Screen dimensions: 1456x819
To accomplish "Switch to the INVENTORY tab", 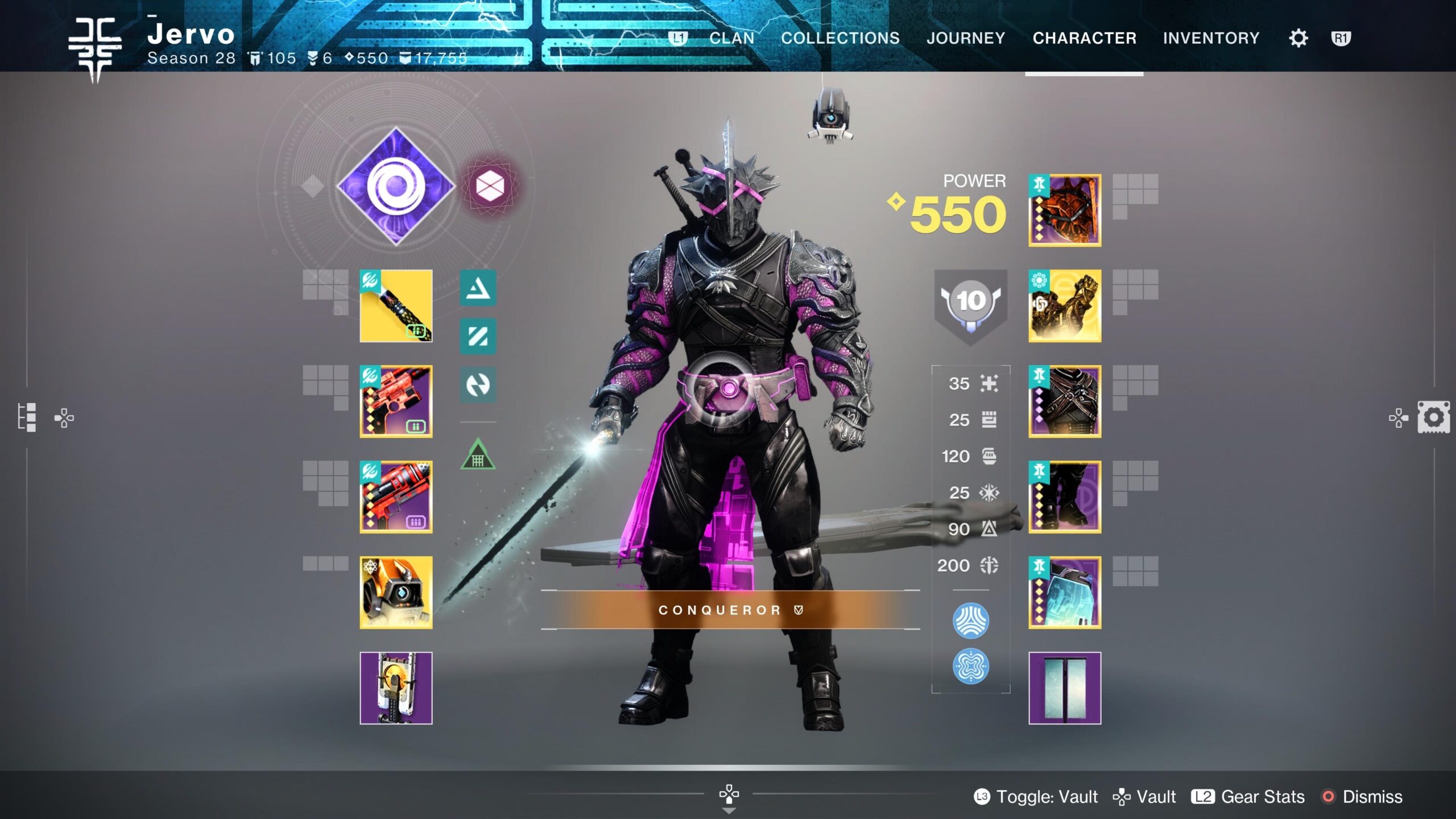I will point(1210,38).
